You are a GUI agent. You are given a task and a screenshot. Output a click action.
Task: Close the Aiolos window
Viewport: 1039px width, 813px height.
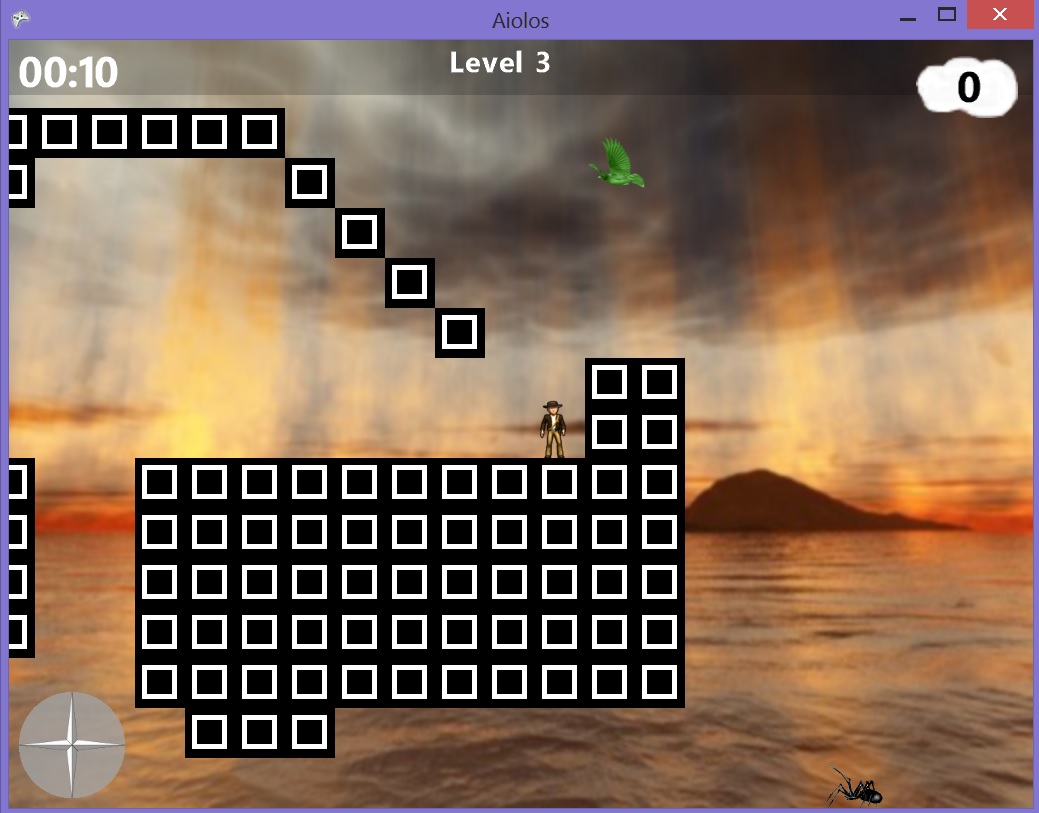[x=999, y=16]
